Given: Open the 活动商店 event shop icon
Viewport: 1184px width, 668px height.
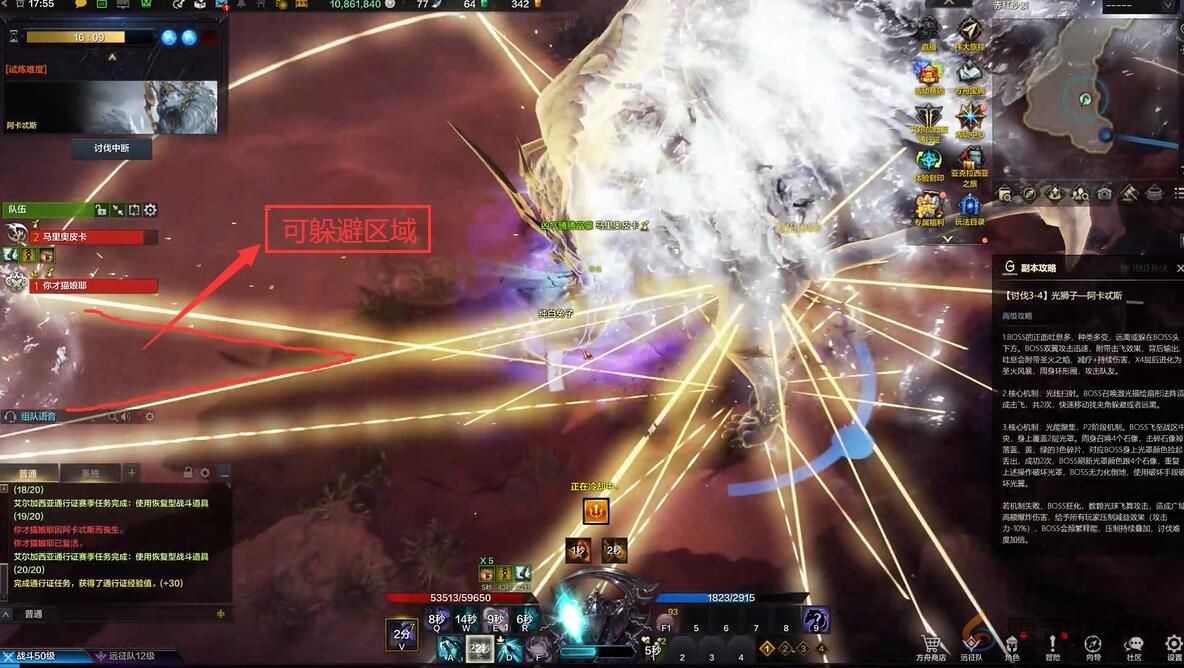Looking at the screenshot, I should point(929,76).
